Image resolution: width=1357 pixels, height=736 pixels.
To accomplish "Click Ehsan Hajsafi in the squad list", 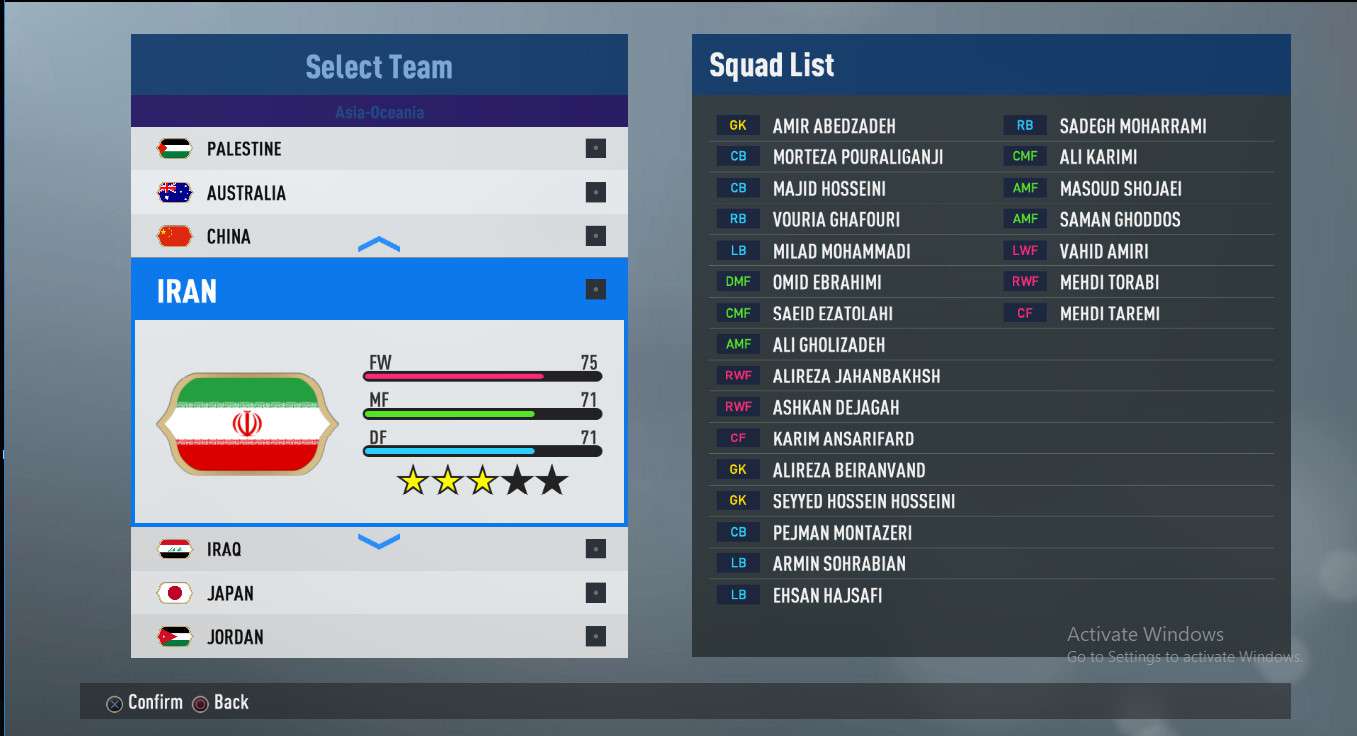I will click(827, 595).
